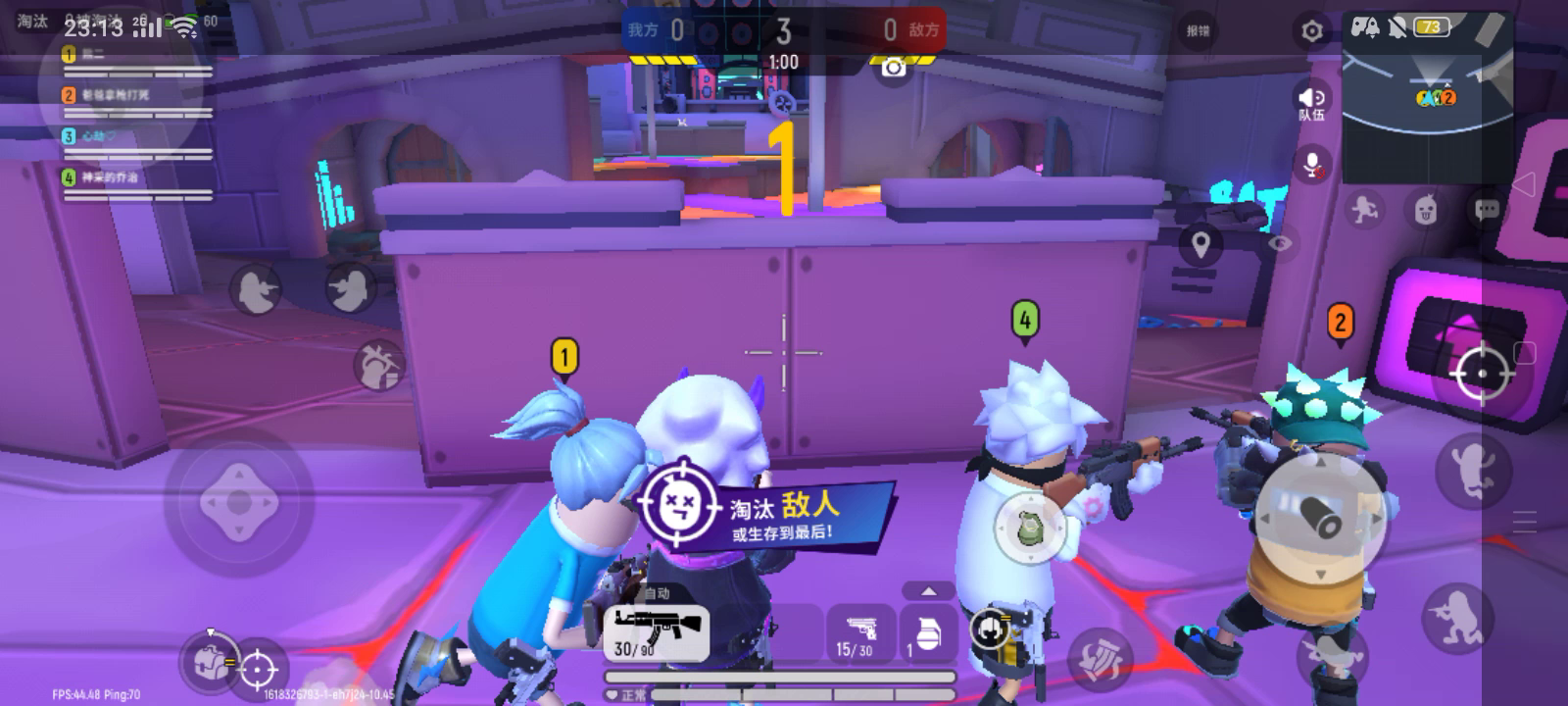Tap the camera icon under the timer
Image resolution: width=1568 pixels, height=706 pixels.
click(x=893, y=67)
